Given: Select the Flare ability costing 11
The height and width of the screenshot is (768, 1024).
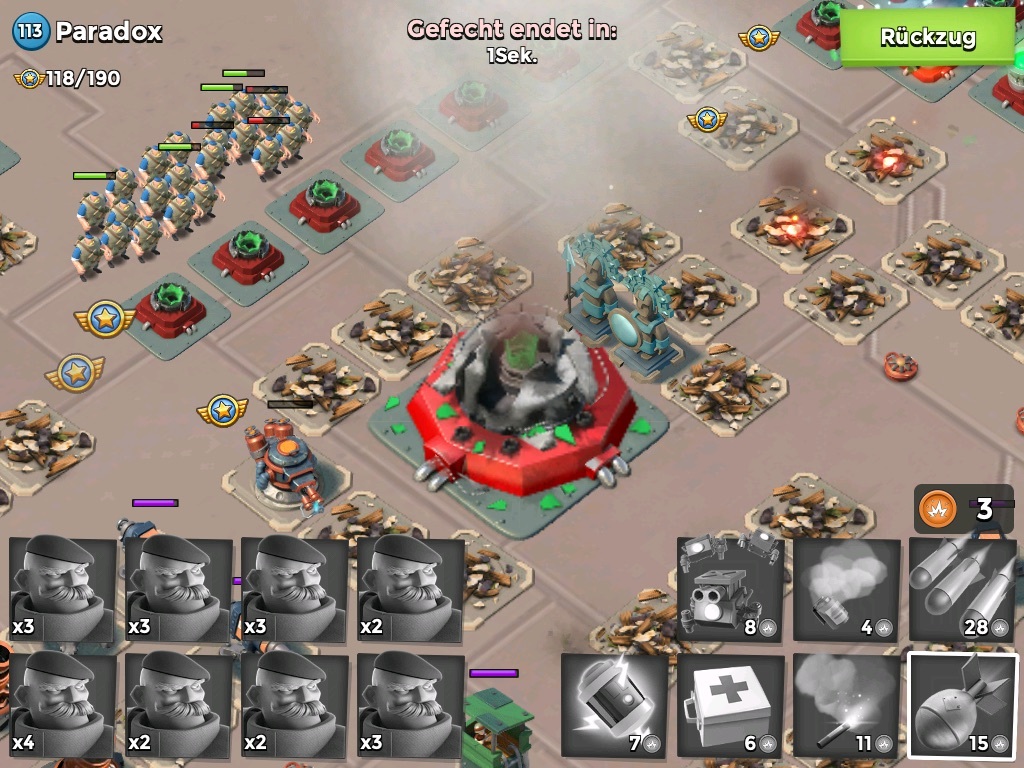Looking at the screenshot, I should pos(846,705).
